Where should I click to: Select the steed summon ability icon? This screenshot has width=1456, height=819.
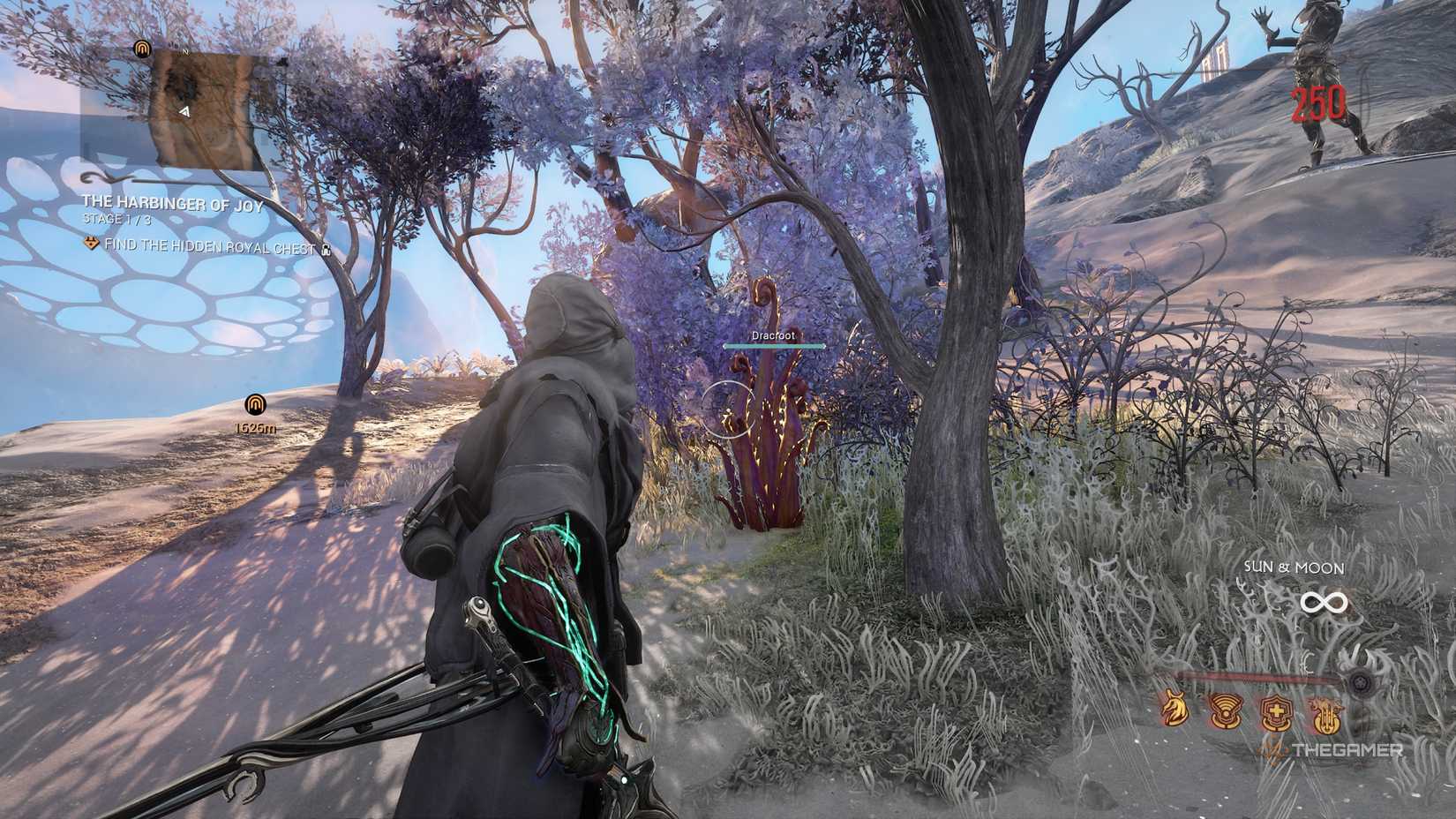tap(1174, 710)
